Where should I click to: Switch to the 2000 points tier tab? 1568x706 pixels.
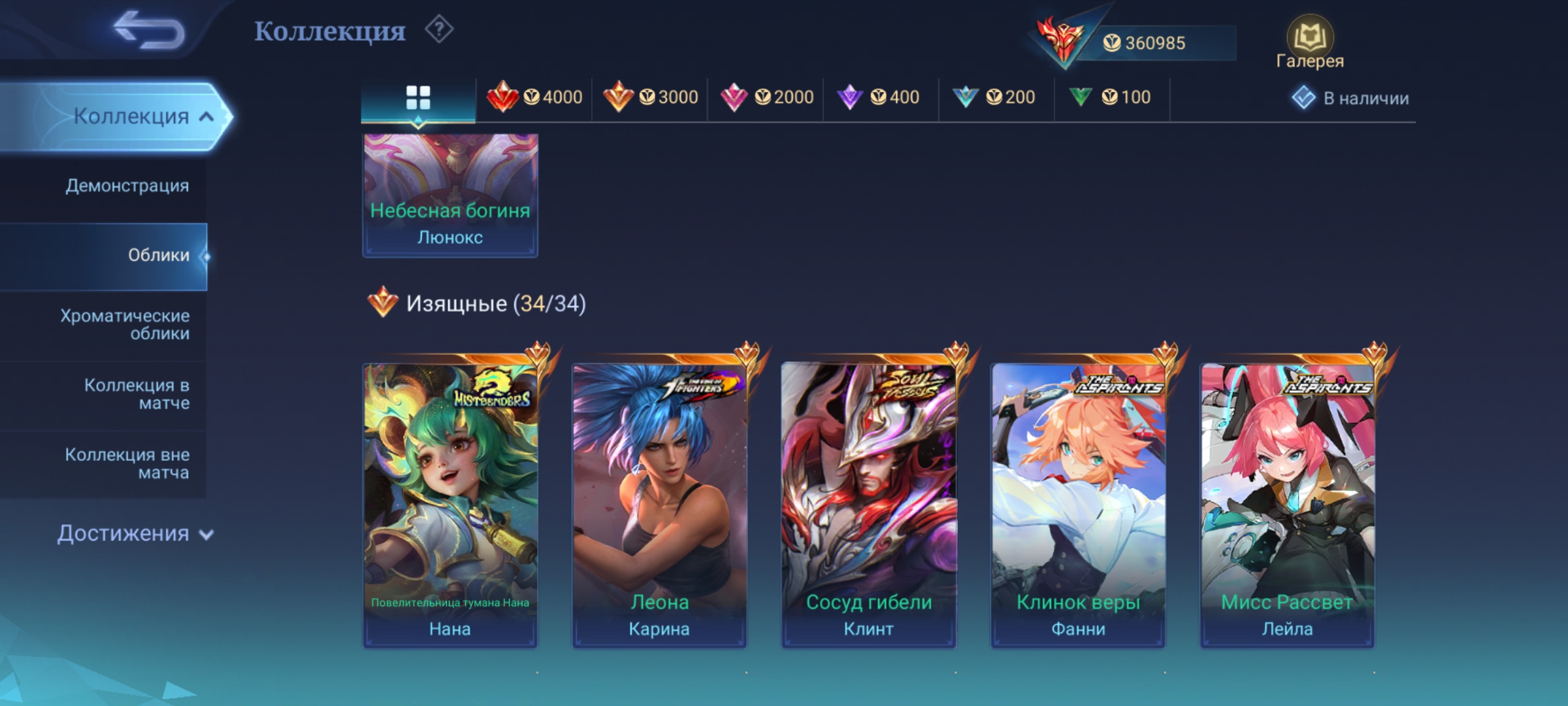766,97
